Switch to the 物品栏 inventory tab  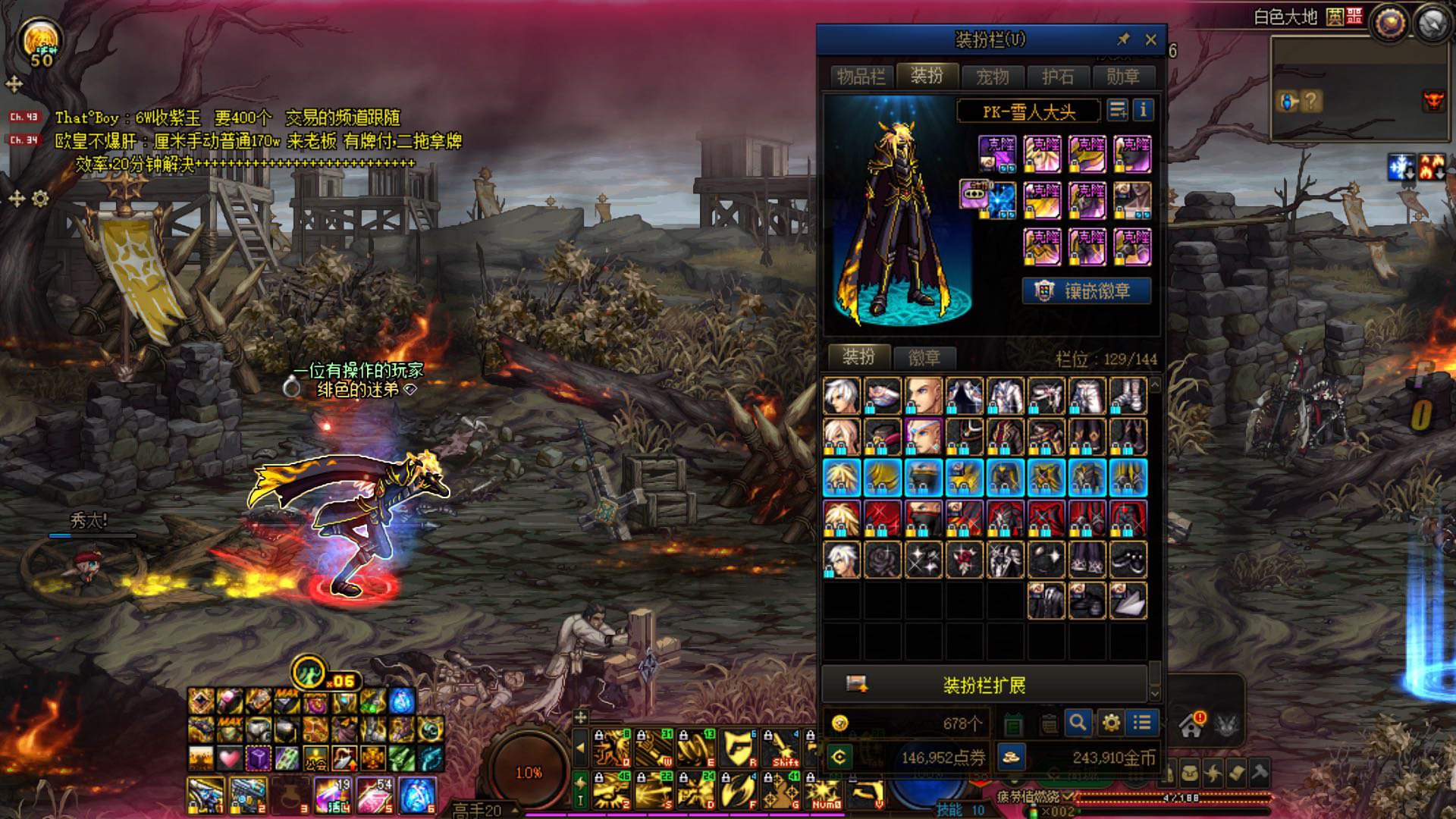coord(861,77)
